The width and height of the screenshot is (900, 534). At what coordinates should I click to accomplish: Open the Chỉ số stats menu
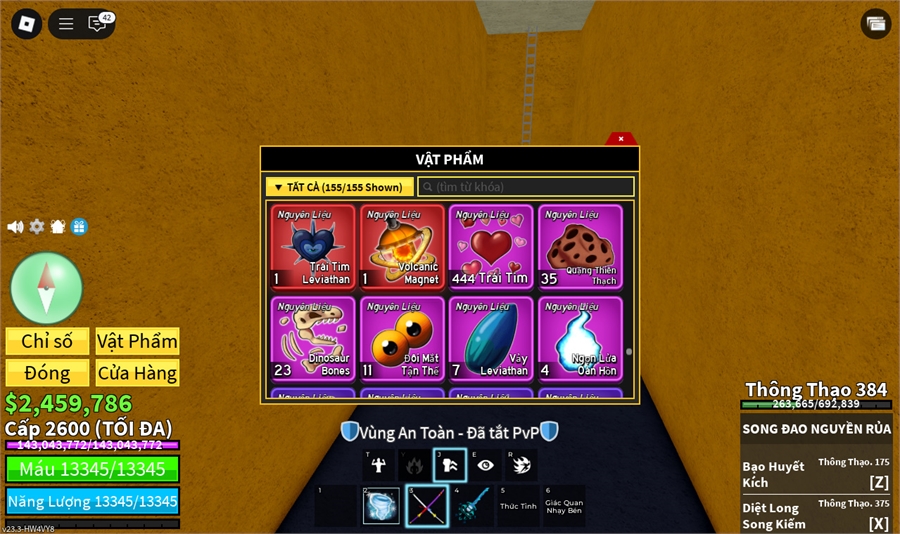click(47, 341)
